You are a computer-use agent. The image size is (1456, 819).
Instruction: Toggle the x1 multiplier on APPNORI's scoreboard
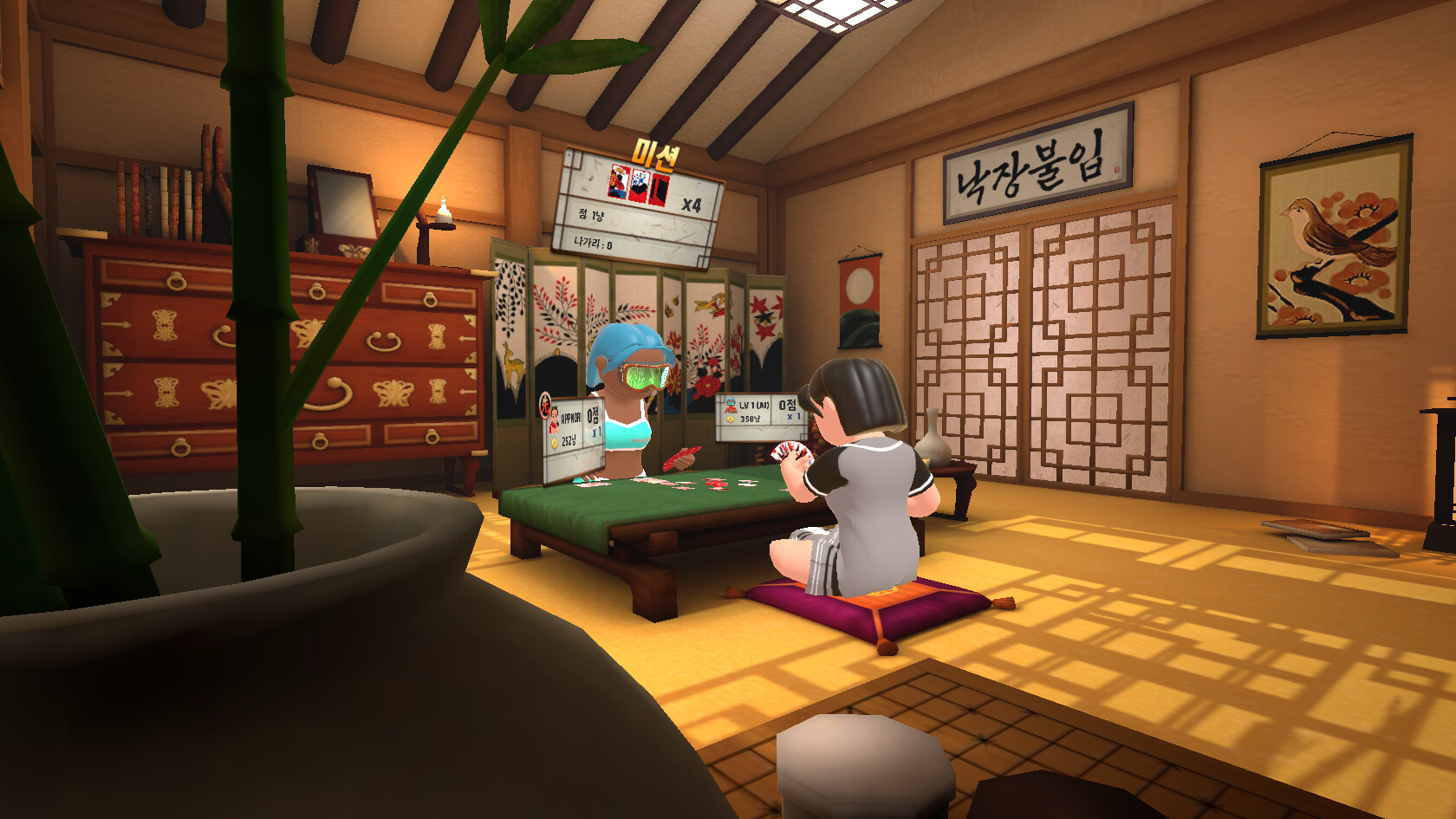point(596,431)
